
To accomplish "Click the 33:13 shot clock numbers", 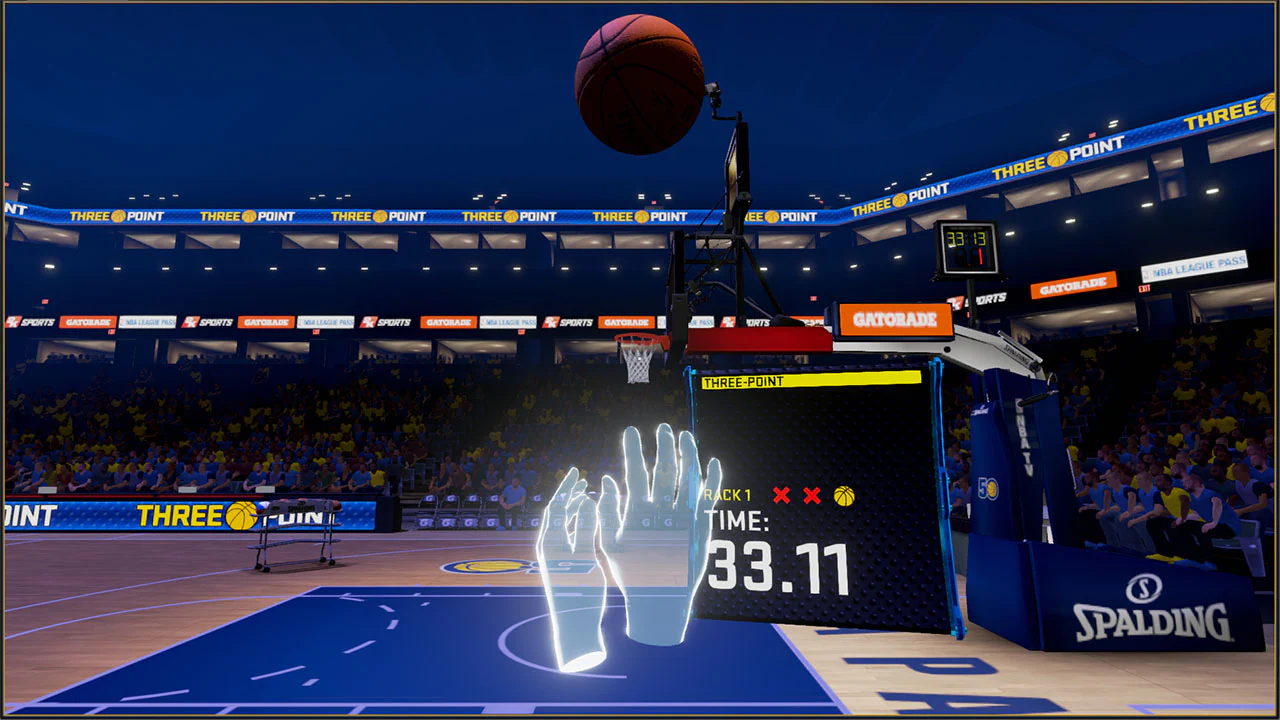I will pos(967,238).
